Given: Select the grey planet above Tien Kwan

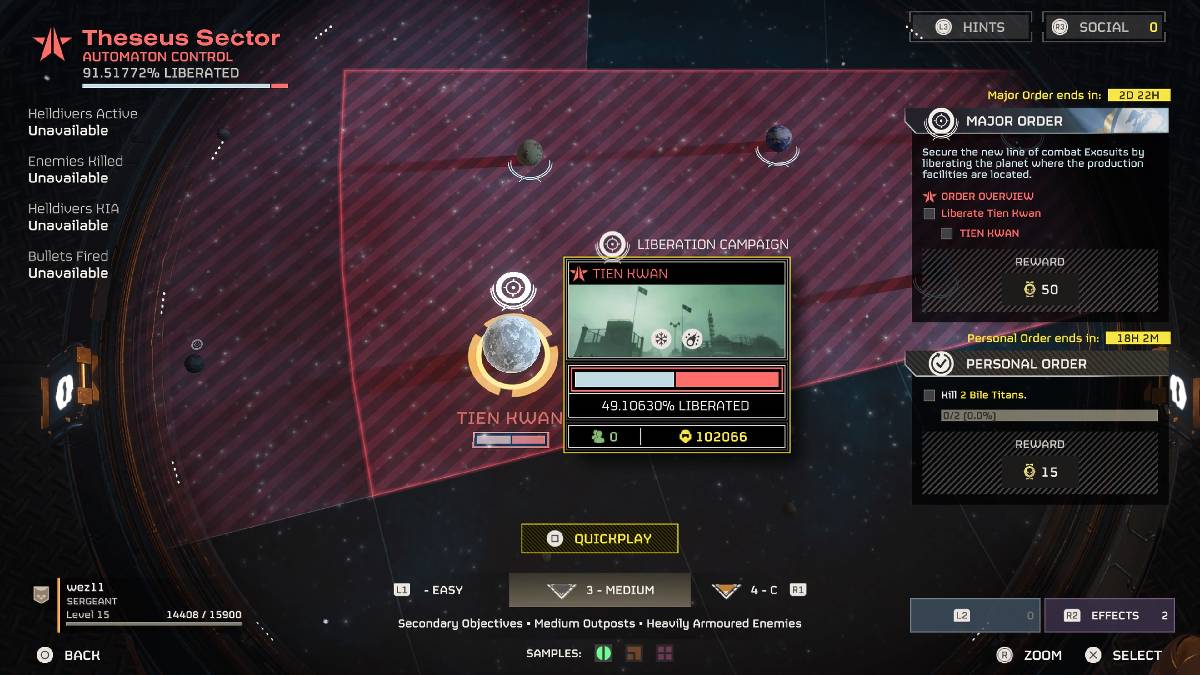Looking at the screenshot, I should pos(529,153).
